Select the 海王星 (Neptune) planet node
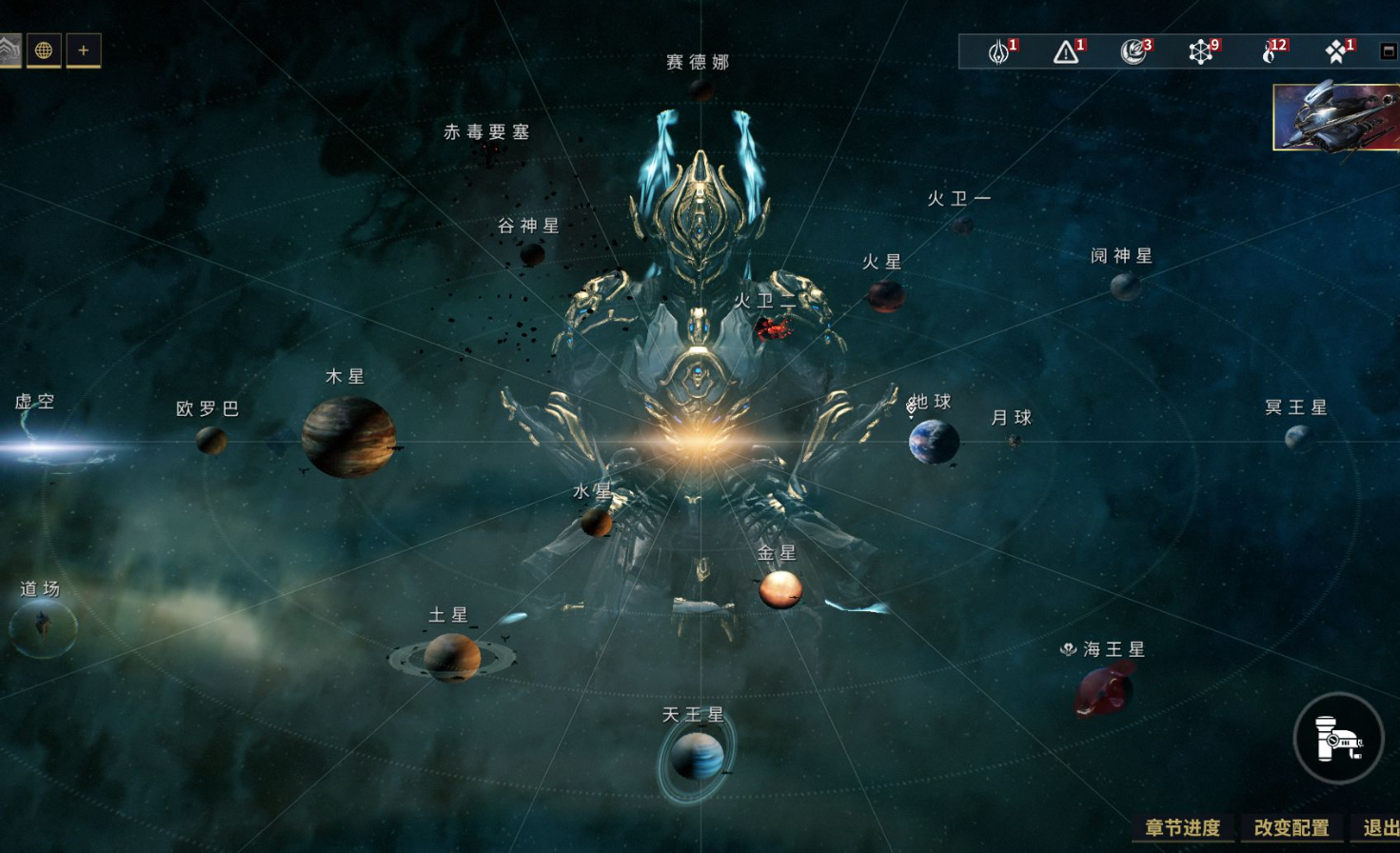The image size is (1400, 853). tap(1104, 689)
